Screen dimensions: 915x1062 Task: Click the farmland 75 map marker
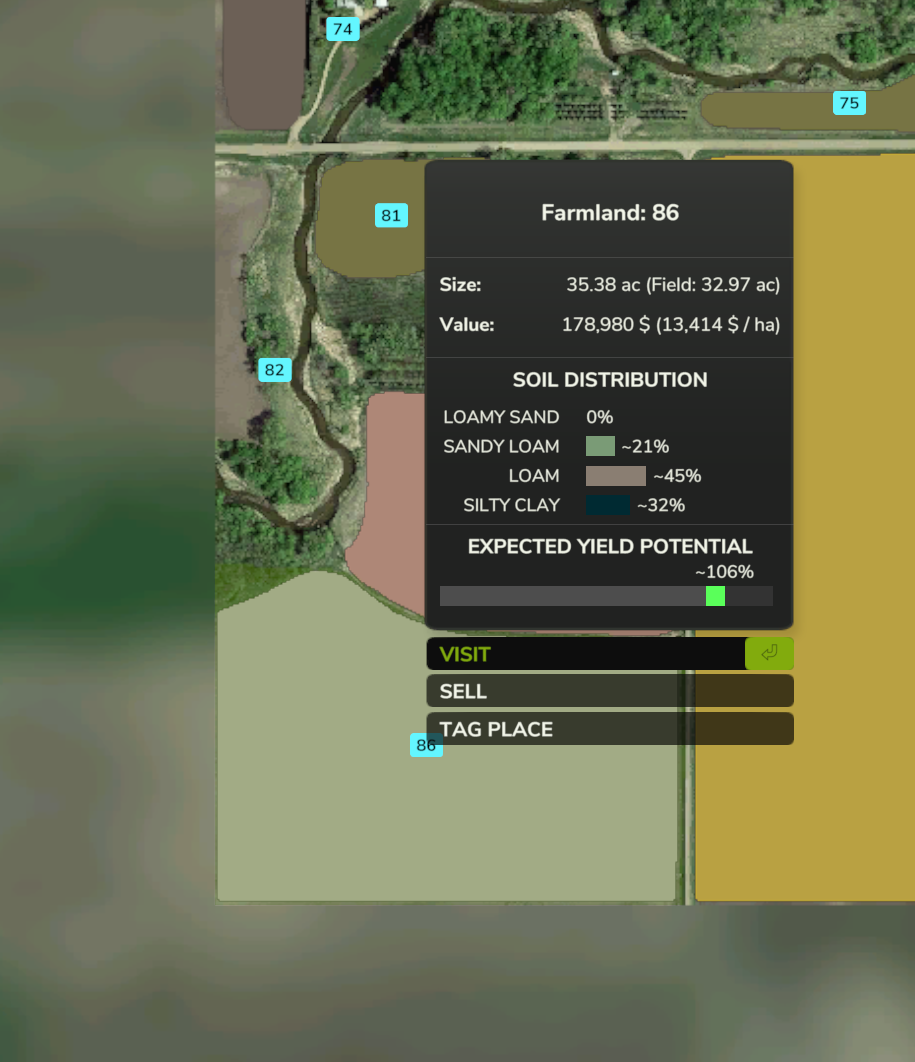[x=849, y=103]
